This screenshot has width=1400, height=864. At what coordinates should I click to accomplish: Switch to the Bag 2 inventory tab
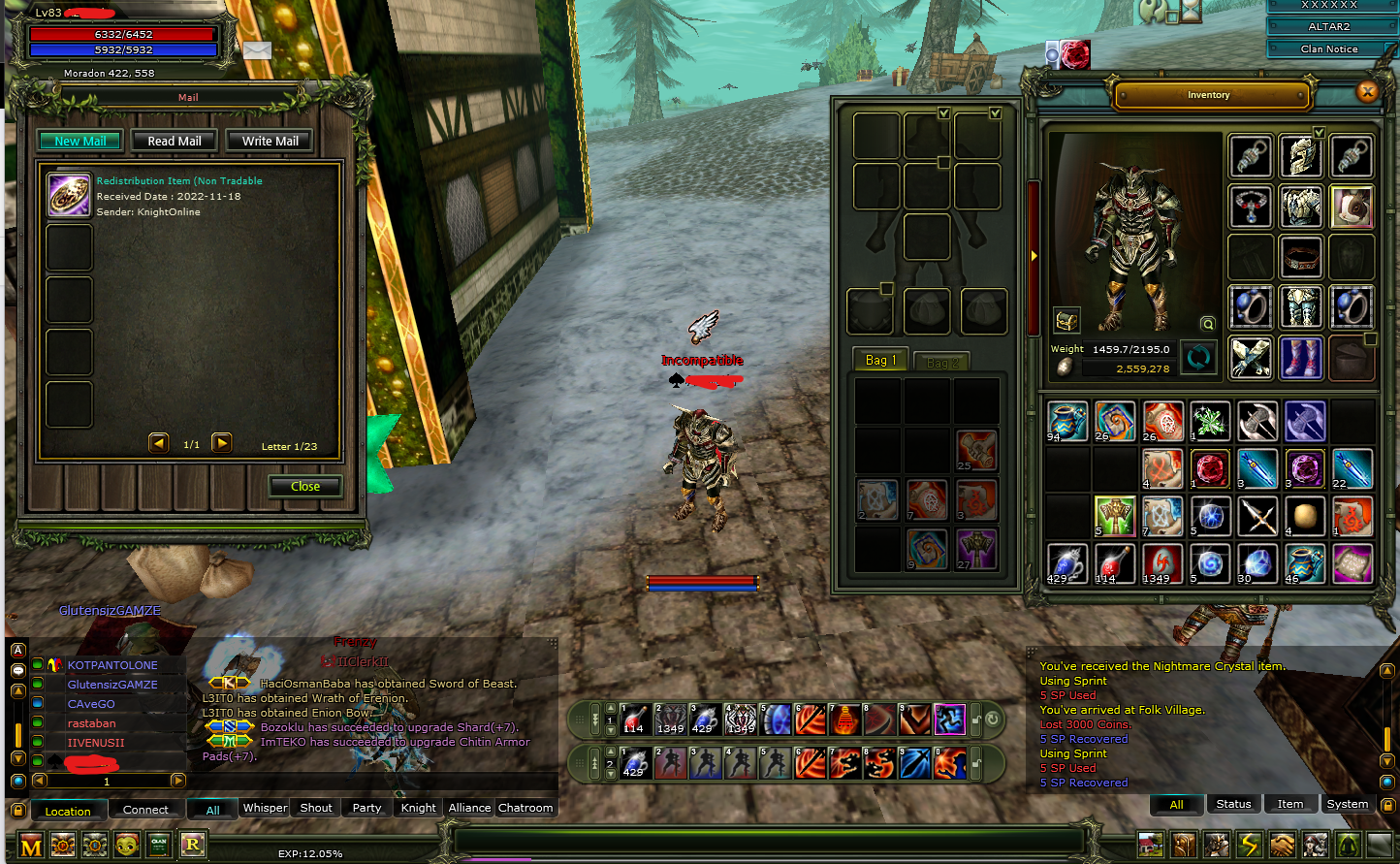pos(941,361)
